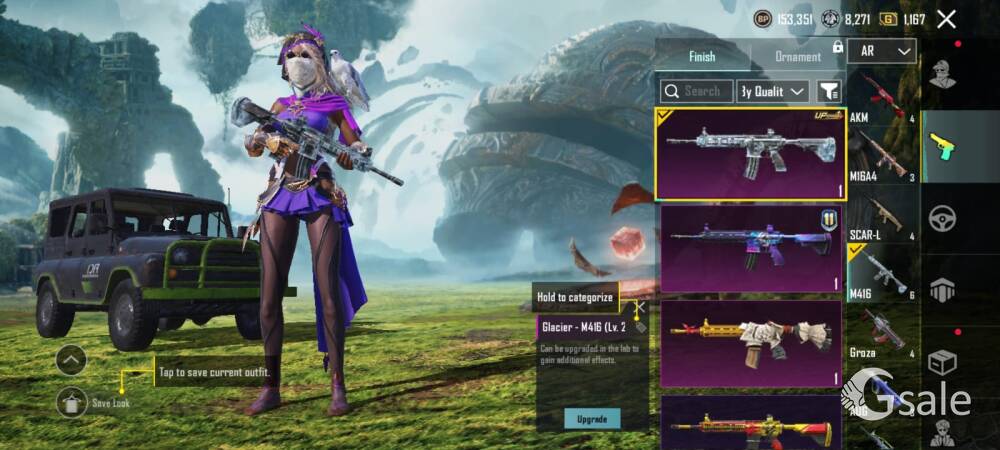Image resolution: width=1000 pixels, height=450 pixels.
Task: Select the AKM weapon entry
Action: pyautogui.click(x=881, y=99)
